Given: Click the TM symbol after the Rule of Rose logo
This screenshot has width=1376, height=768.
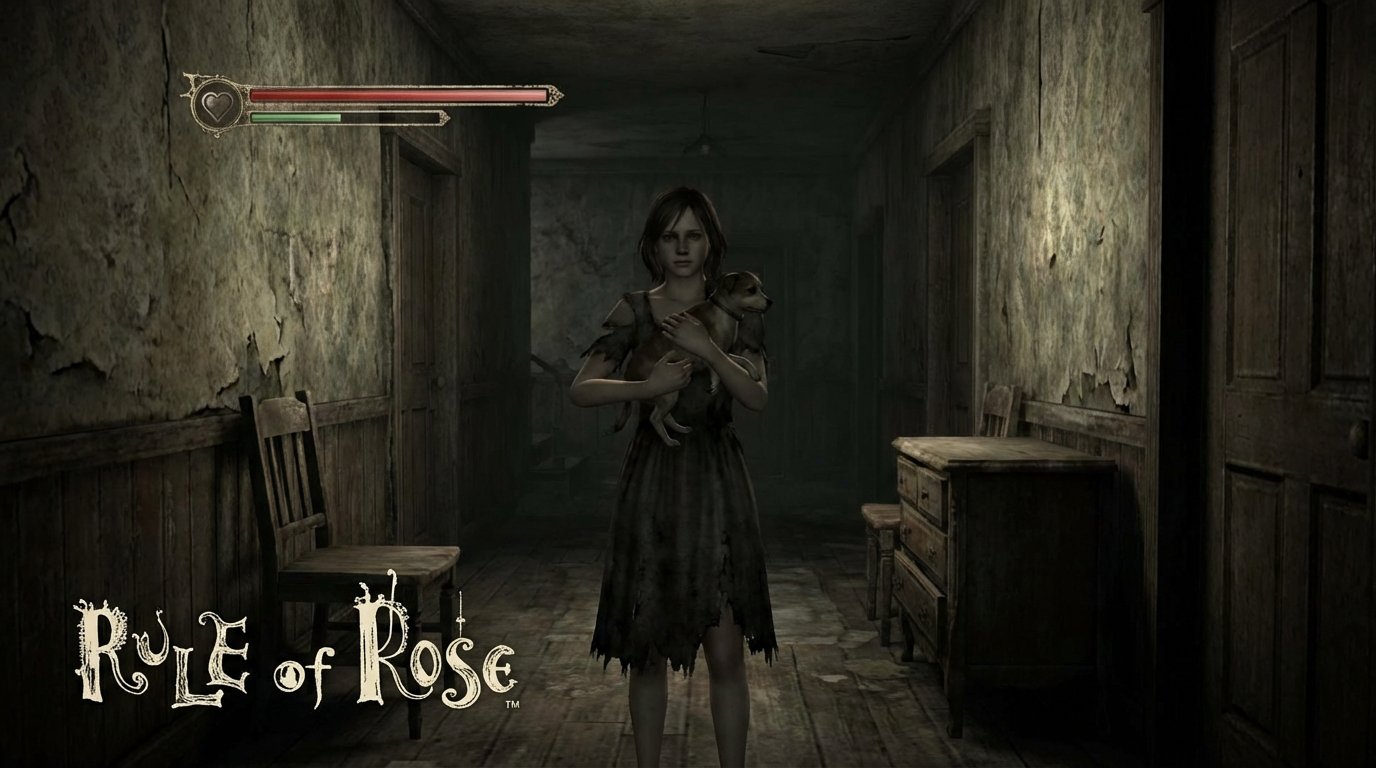Looking at the screenshot, I should (512, 706).
